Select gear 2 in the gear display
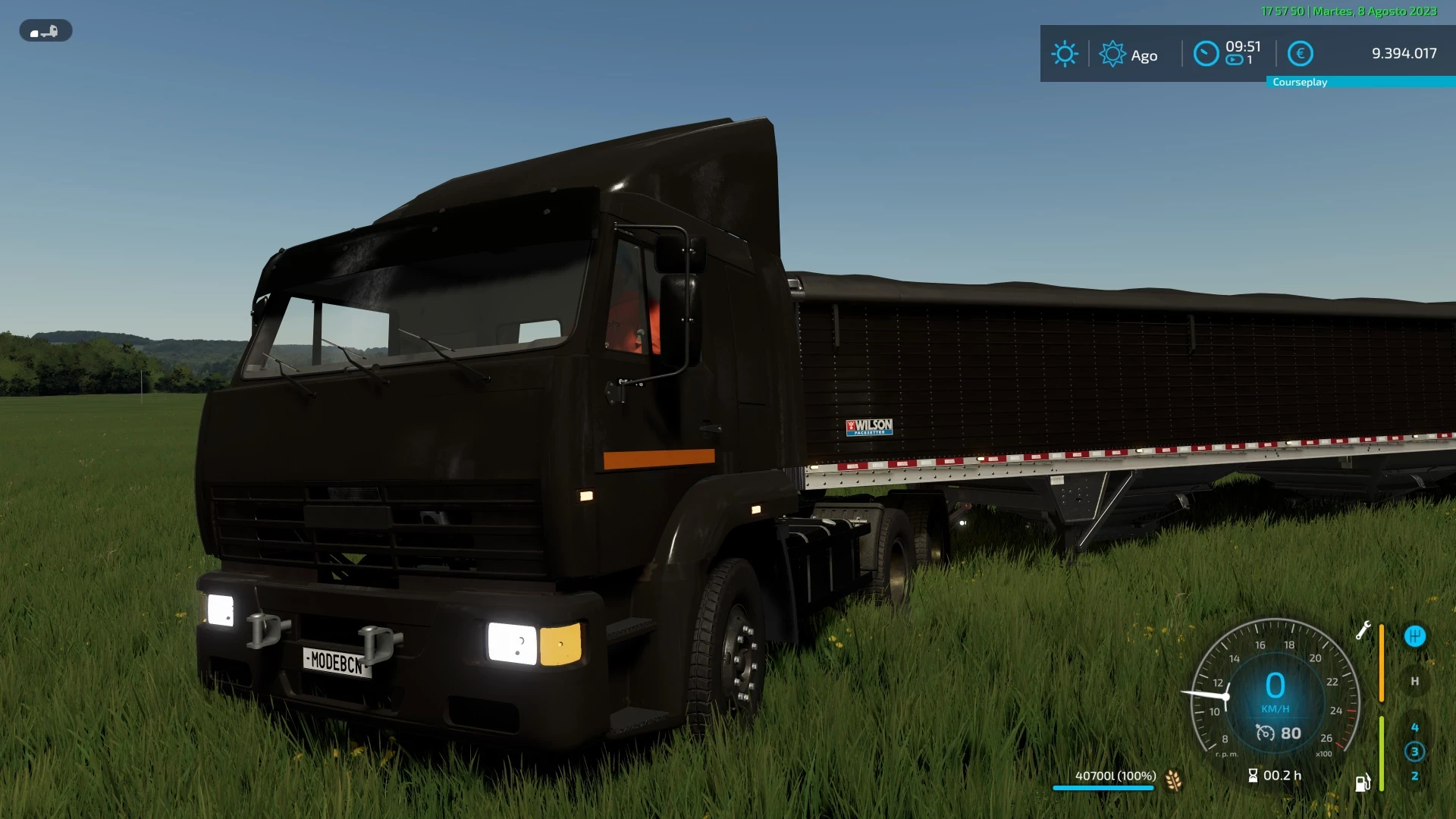This screenshot has width=1456, height=819. [x=1415, y=776]
